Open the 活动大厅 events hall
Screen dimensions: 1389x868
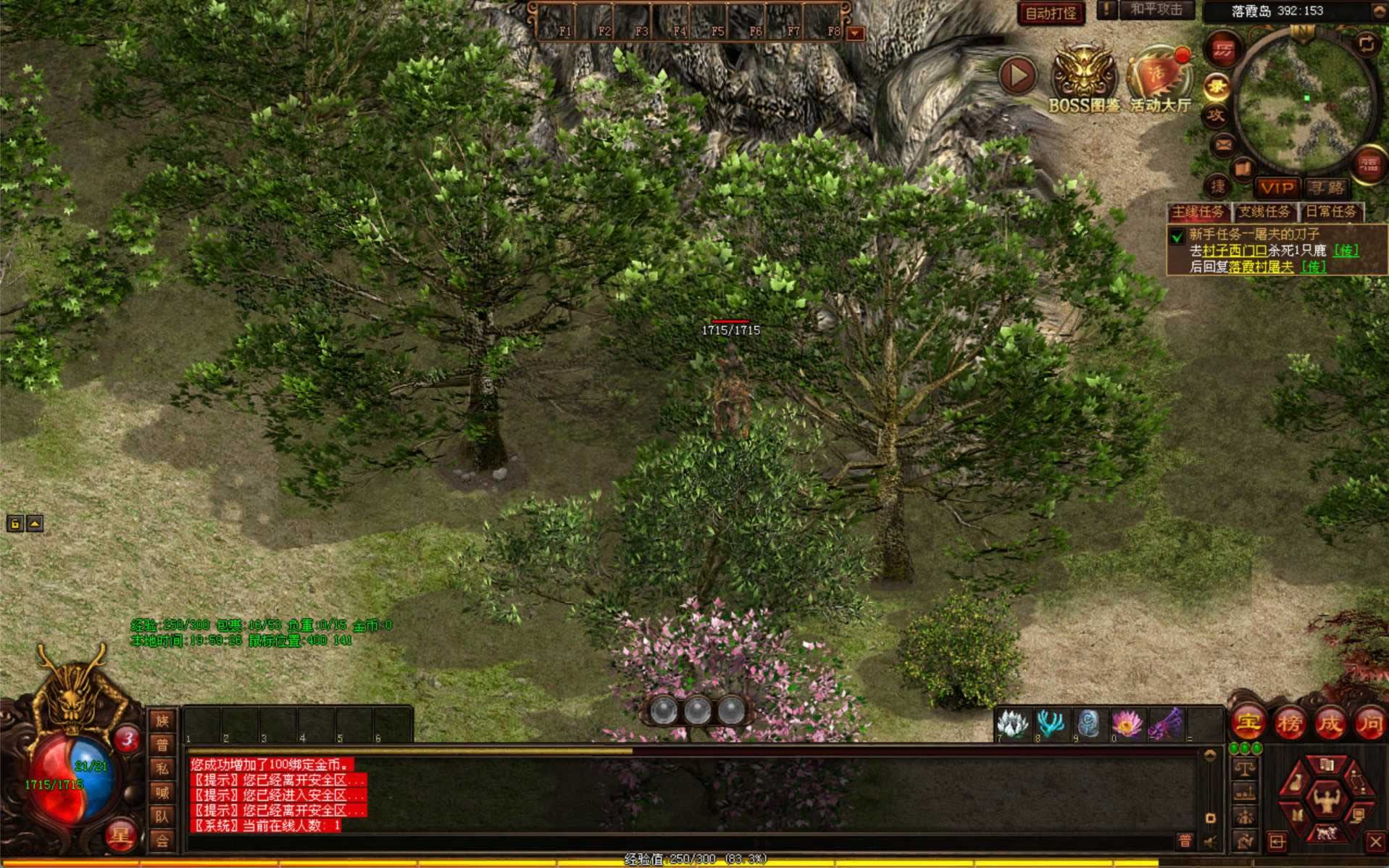(1160, 80)
